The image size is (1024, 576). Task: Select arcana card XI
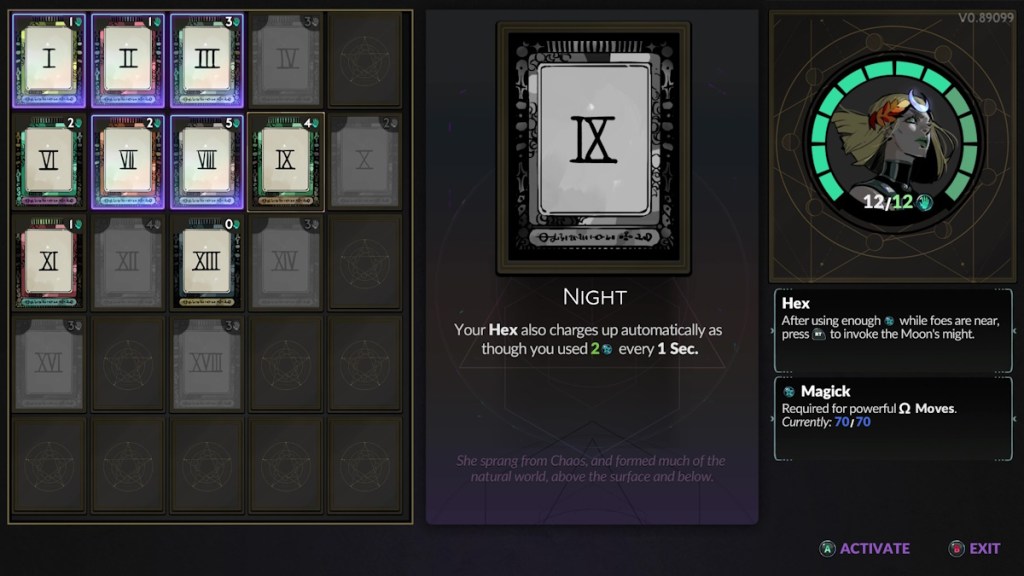tap(49, 262)
